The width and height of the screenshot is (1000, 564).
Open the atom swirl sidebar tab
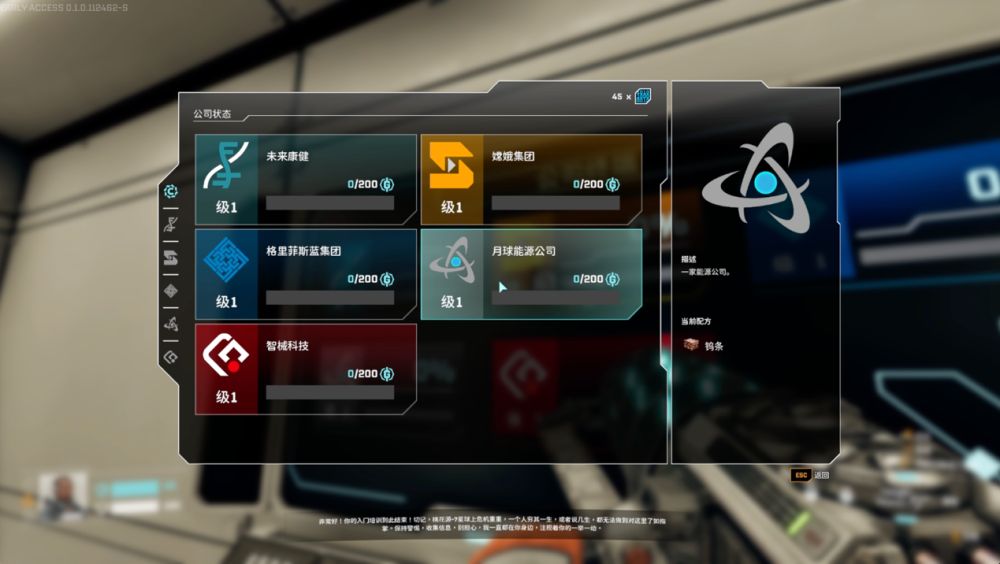(171, 324)
